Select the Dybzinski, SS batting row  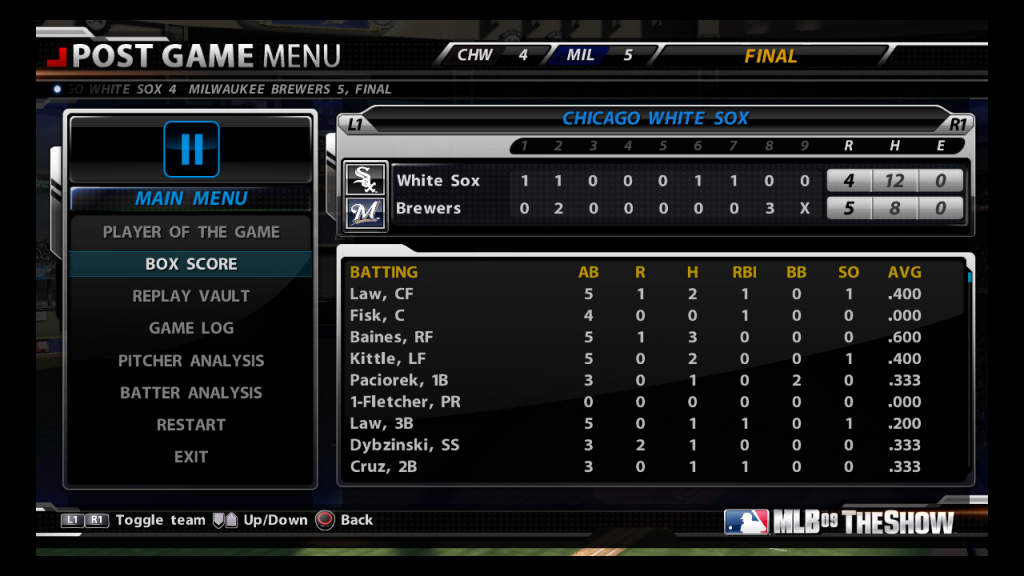tap(650, 445)
